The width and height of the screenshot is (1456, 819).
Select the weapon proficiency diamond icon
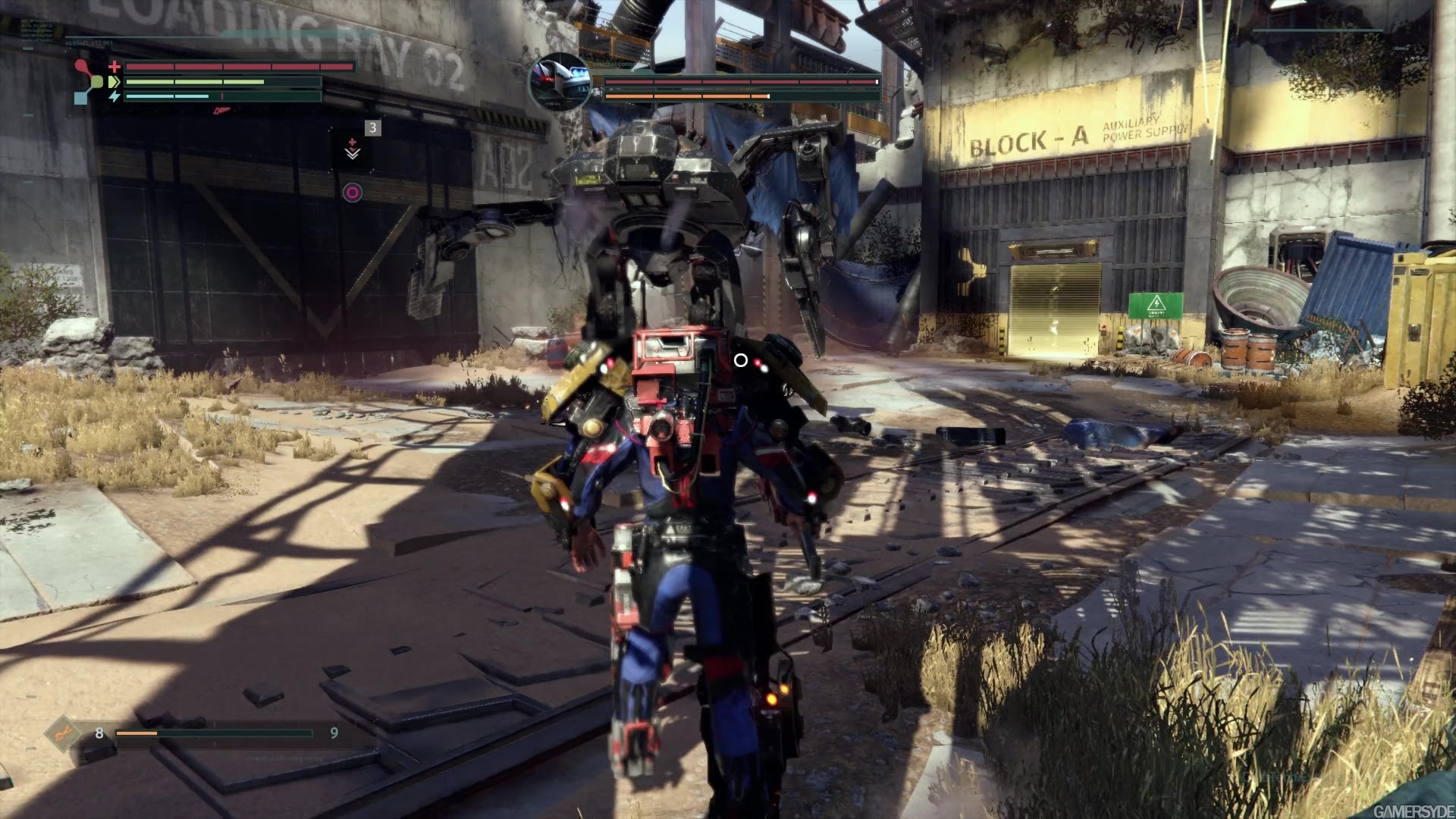[x=64, y=733]
